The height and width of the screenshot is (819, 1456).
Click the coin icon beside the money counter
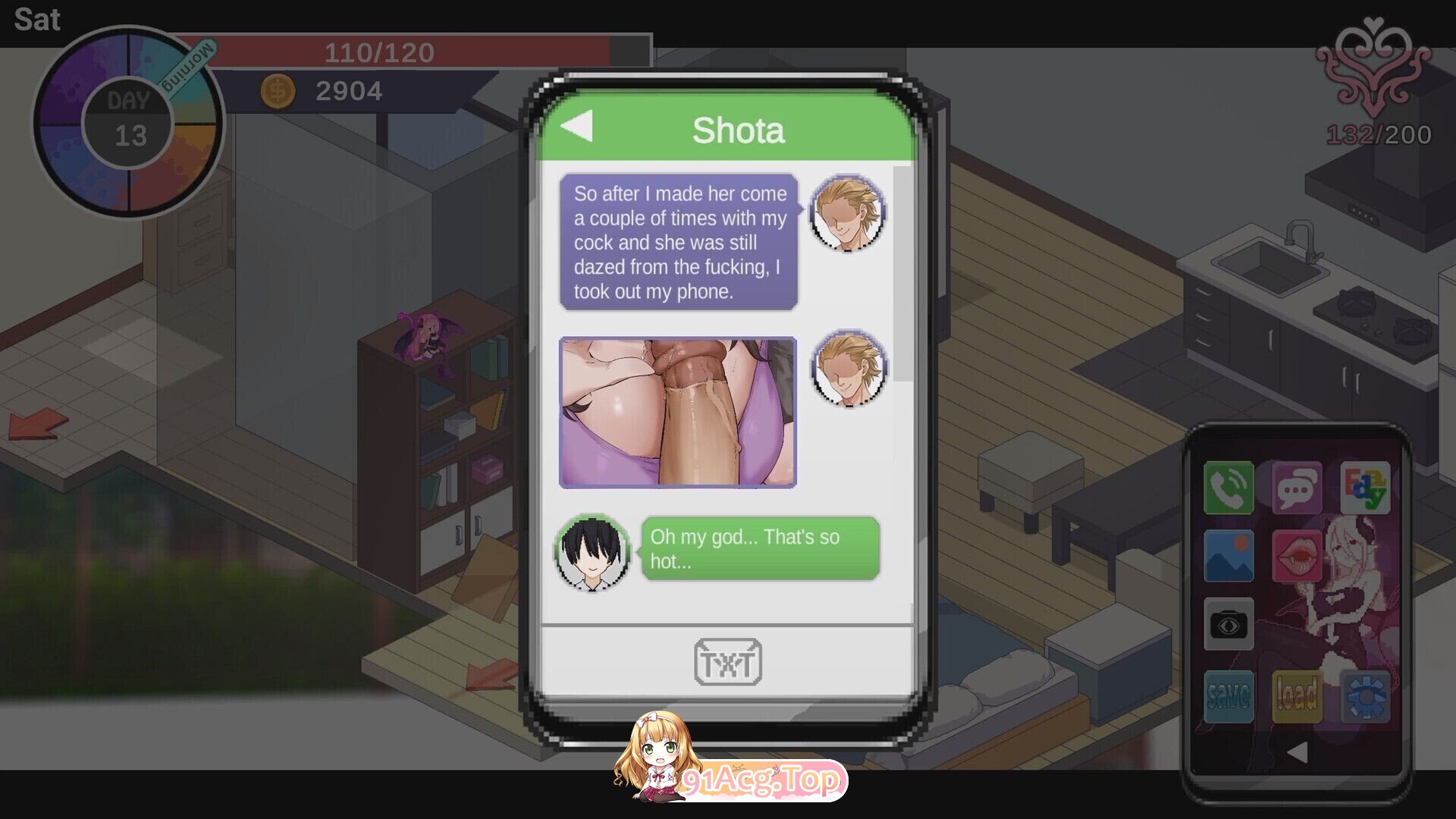278,91
